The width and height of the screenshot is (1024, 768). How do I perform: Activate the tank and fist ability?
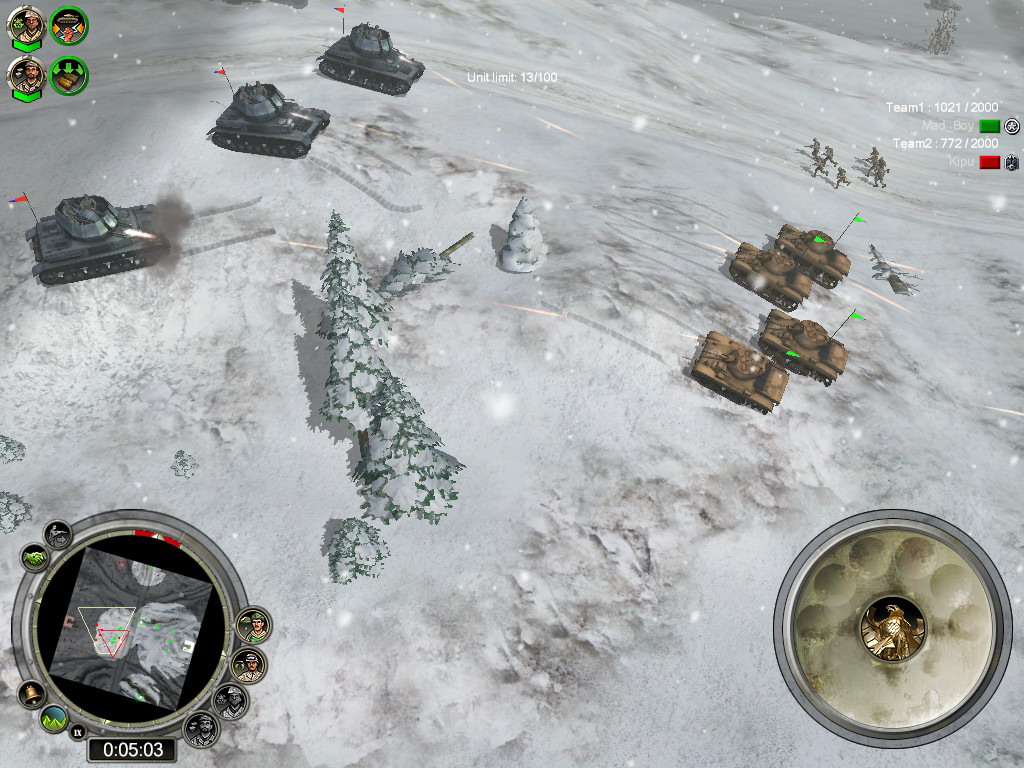[69, 26]
